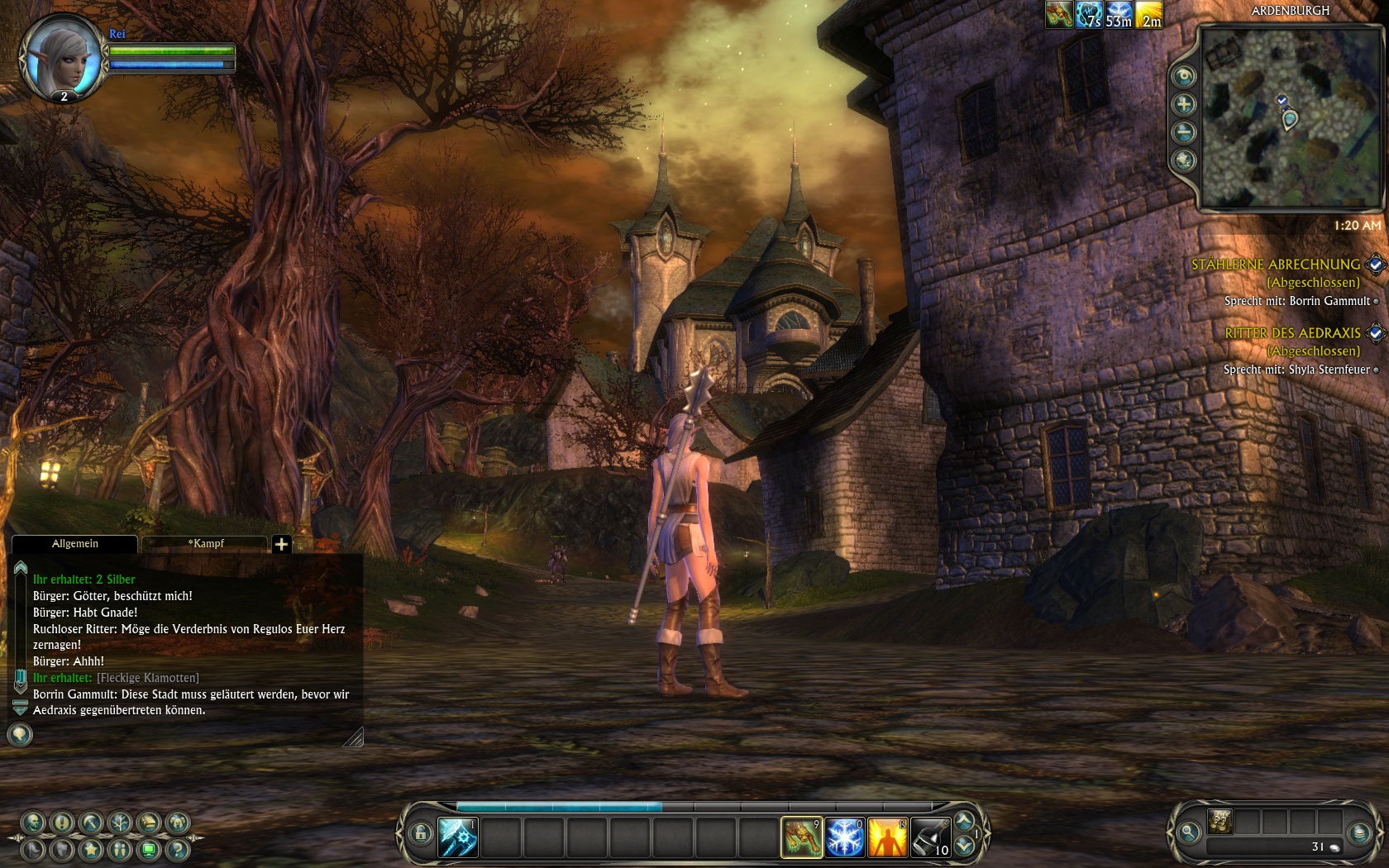1389x868 pixels.
Task: Select the Allgemein chat tab
Action: [x=74, y=543]
